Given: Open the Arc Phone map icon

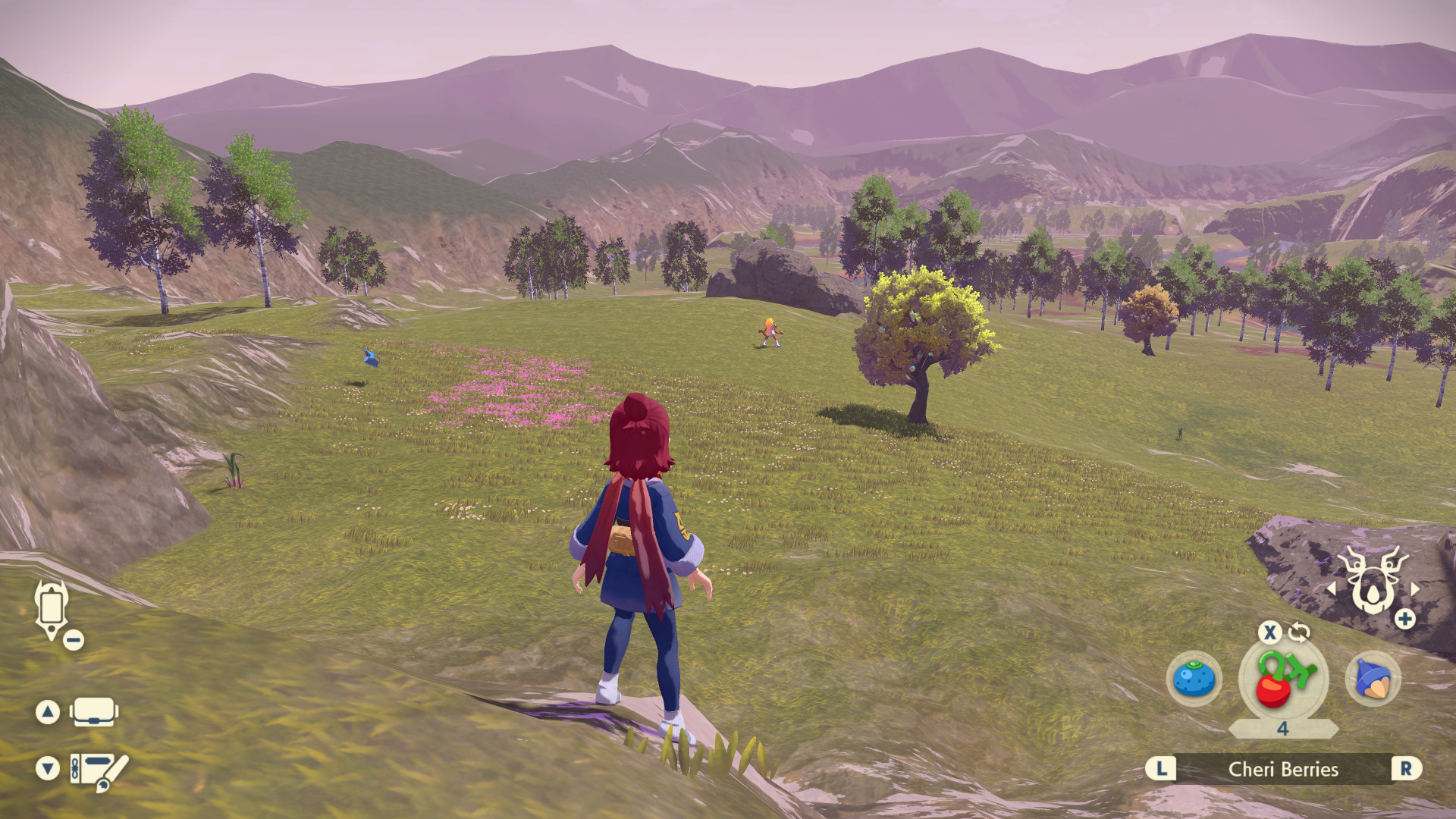Looking at the screenshot, I should tap(52, 608).
